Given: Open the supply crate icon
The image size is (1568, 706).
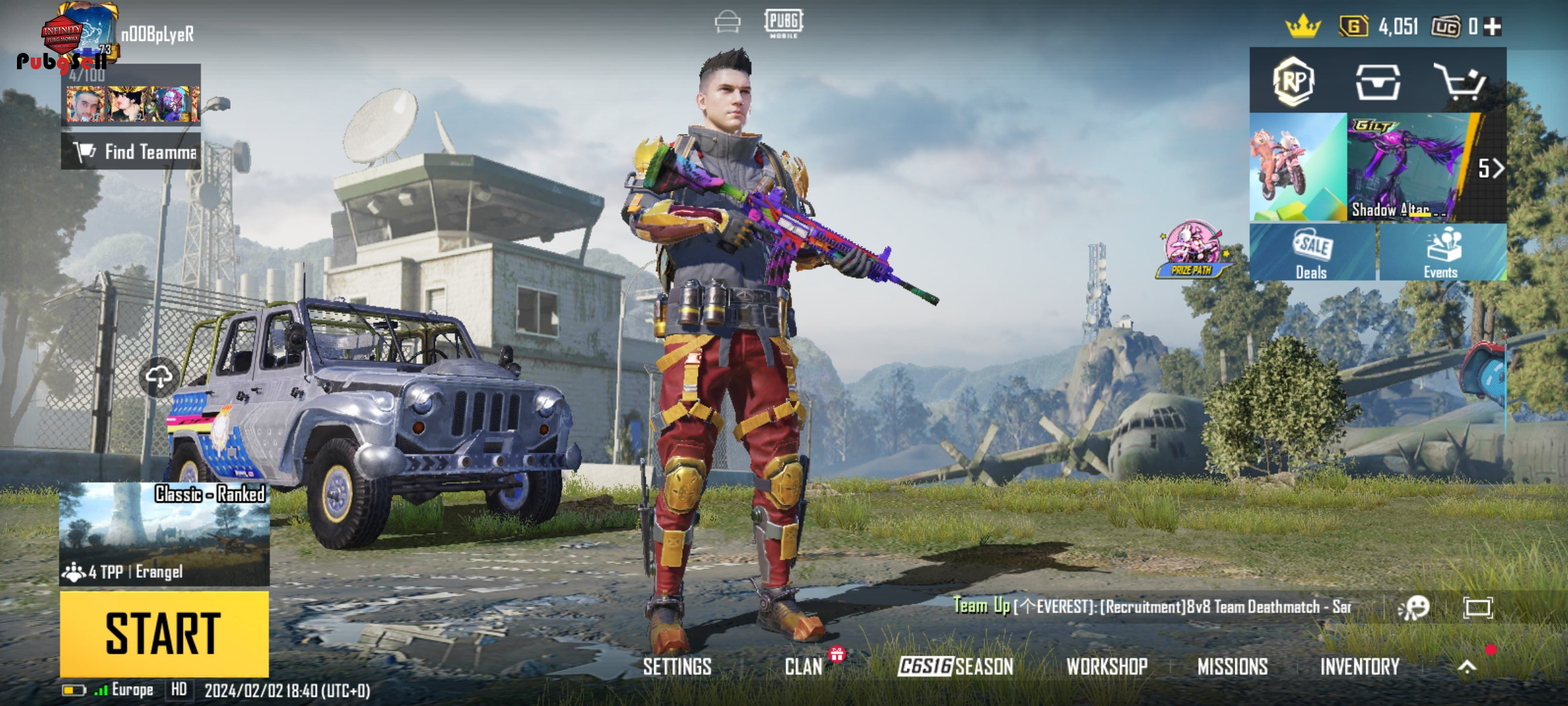Looking at the screenshot, I should tap(1377, 82).
